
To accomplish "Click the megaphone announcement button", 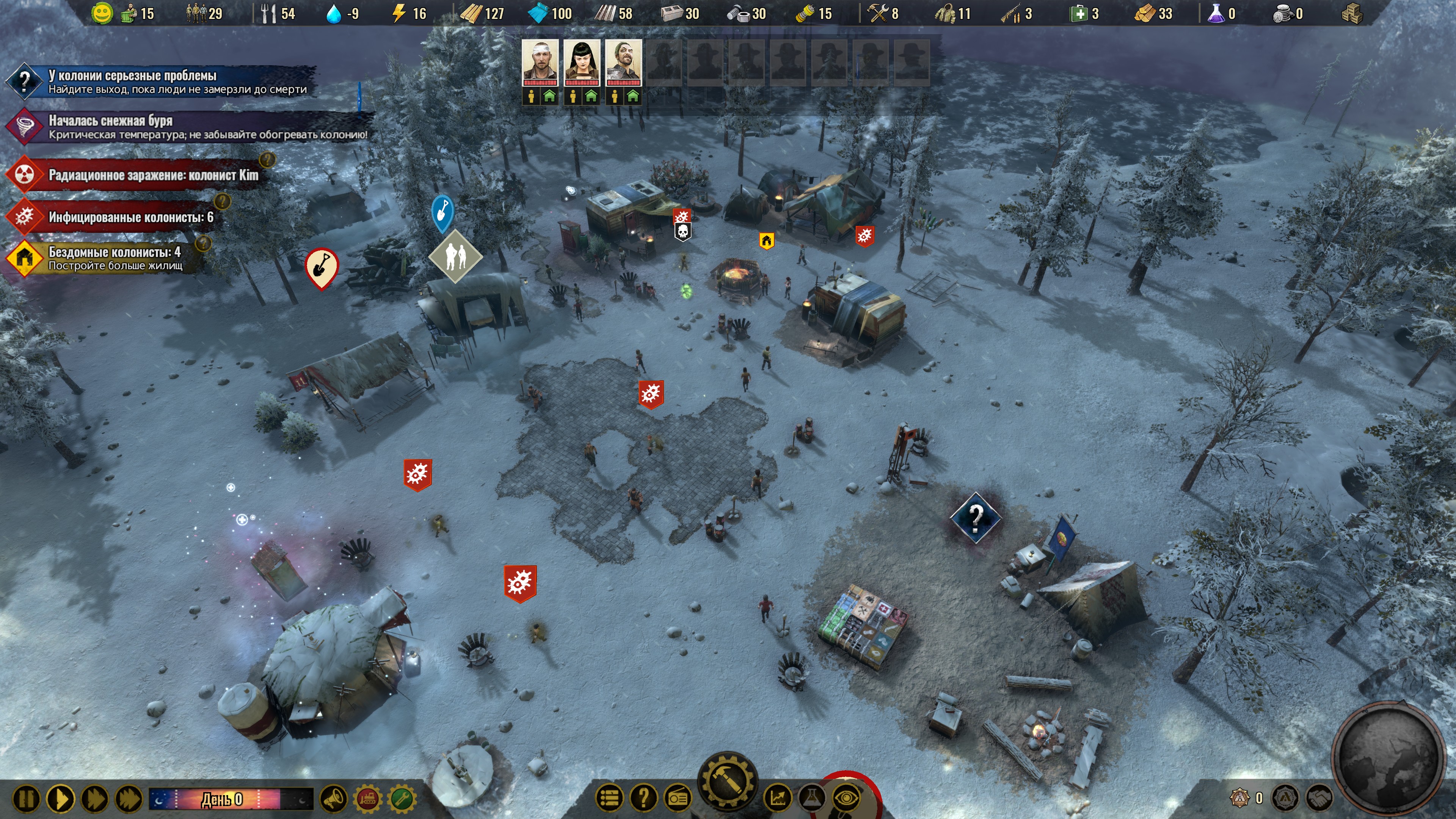I will tap(334, 799).
